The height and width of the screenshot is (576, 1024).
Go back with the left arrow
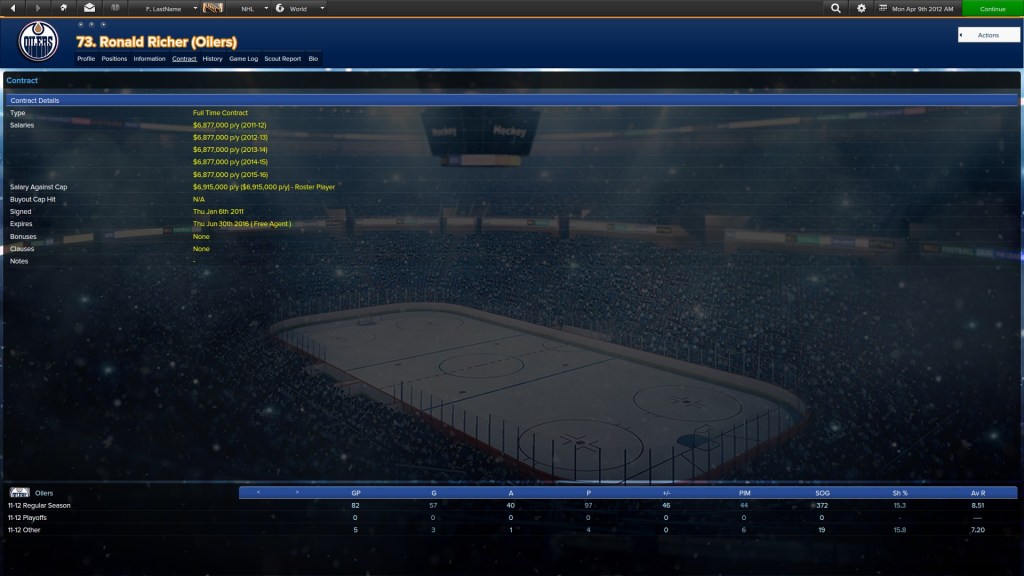13,8
